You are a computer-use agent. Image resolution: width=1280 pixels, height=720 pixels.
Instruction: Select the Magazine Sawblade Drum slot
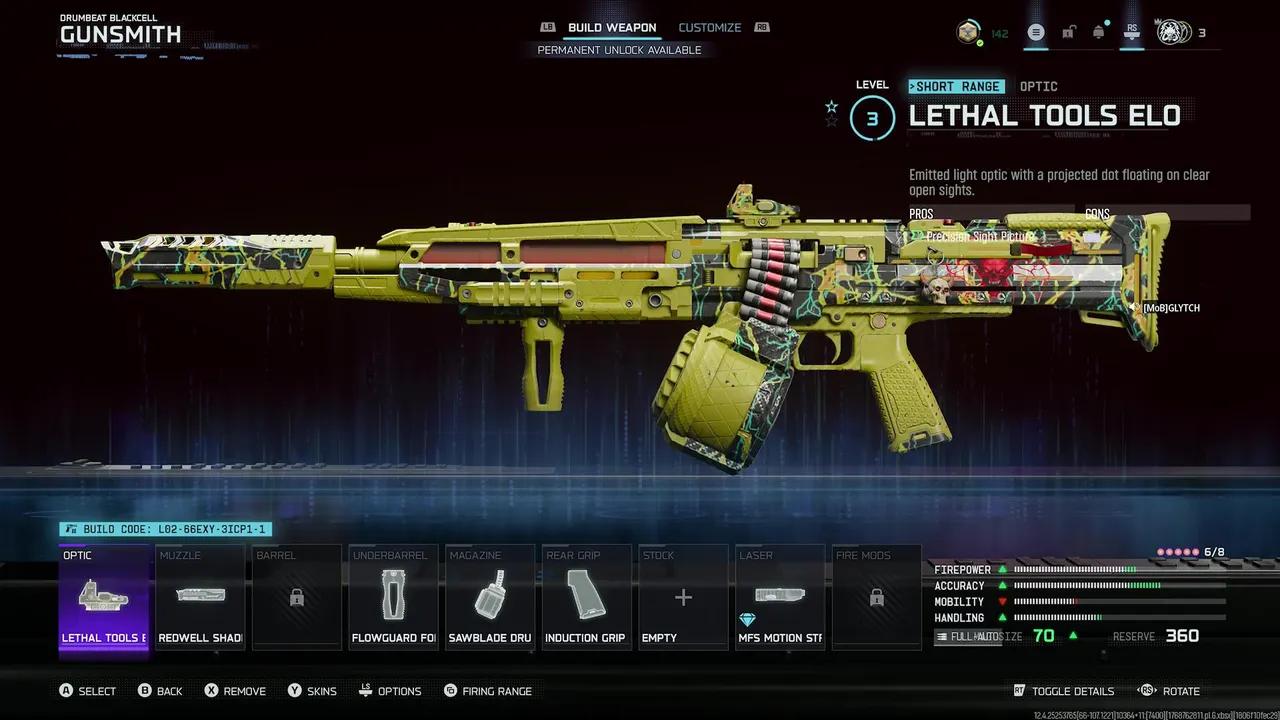[490, 598]
